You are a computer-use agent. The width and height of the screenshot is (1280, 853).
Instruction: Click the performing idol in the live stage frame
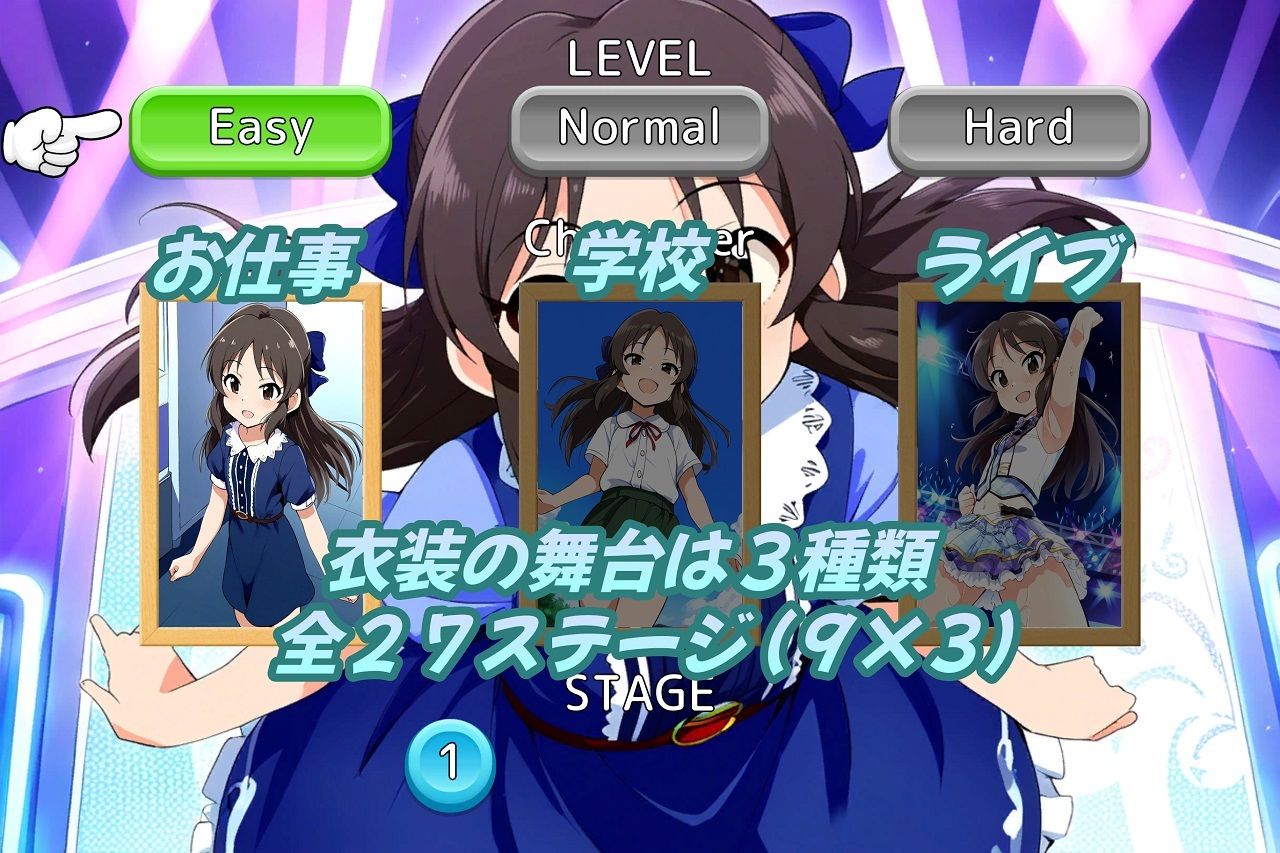tap(1020, 440)
